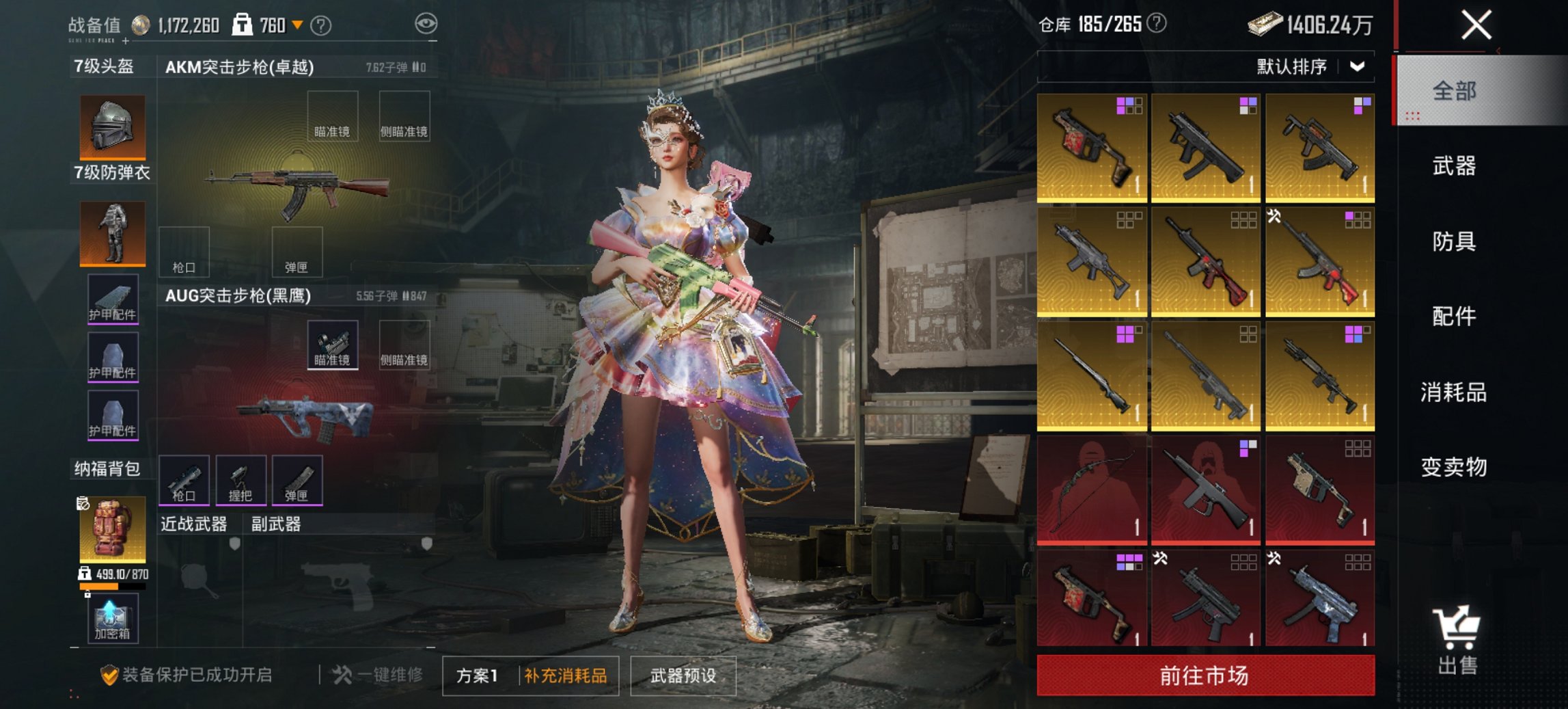Open the 配件 category tab
1568x709 pixels.
point(1454,317)
